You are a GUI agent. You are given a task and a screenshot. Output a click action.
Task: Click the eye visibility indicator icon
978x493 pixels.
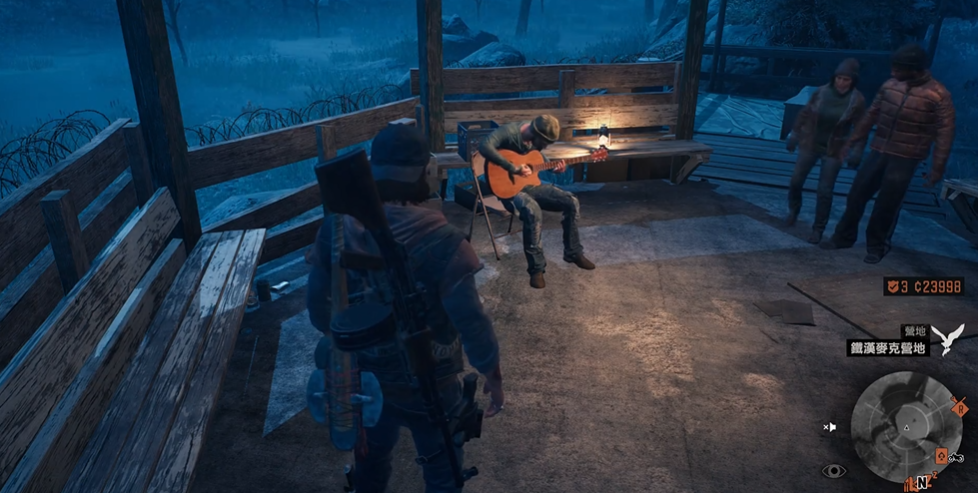pos(832,471)
